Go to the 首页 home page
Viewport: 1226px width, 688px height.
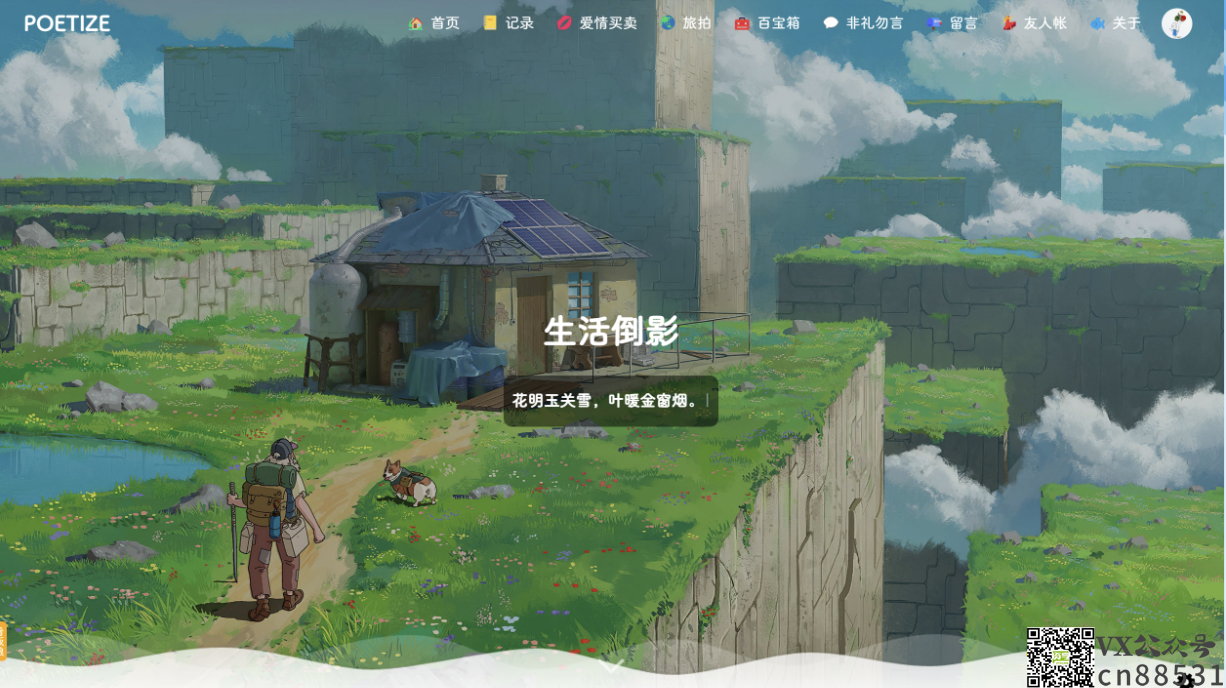coord(434,23)
